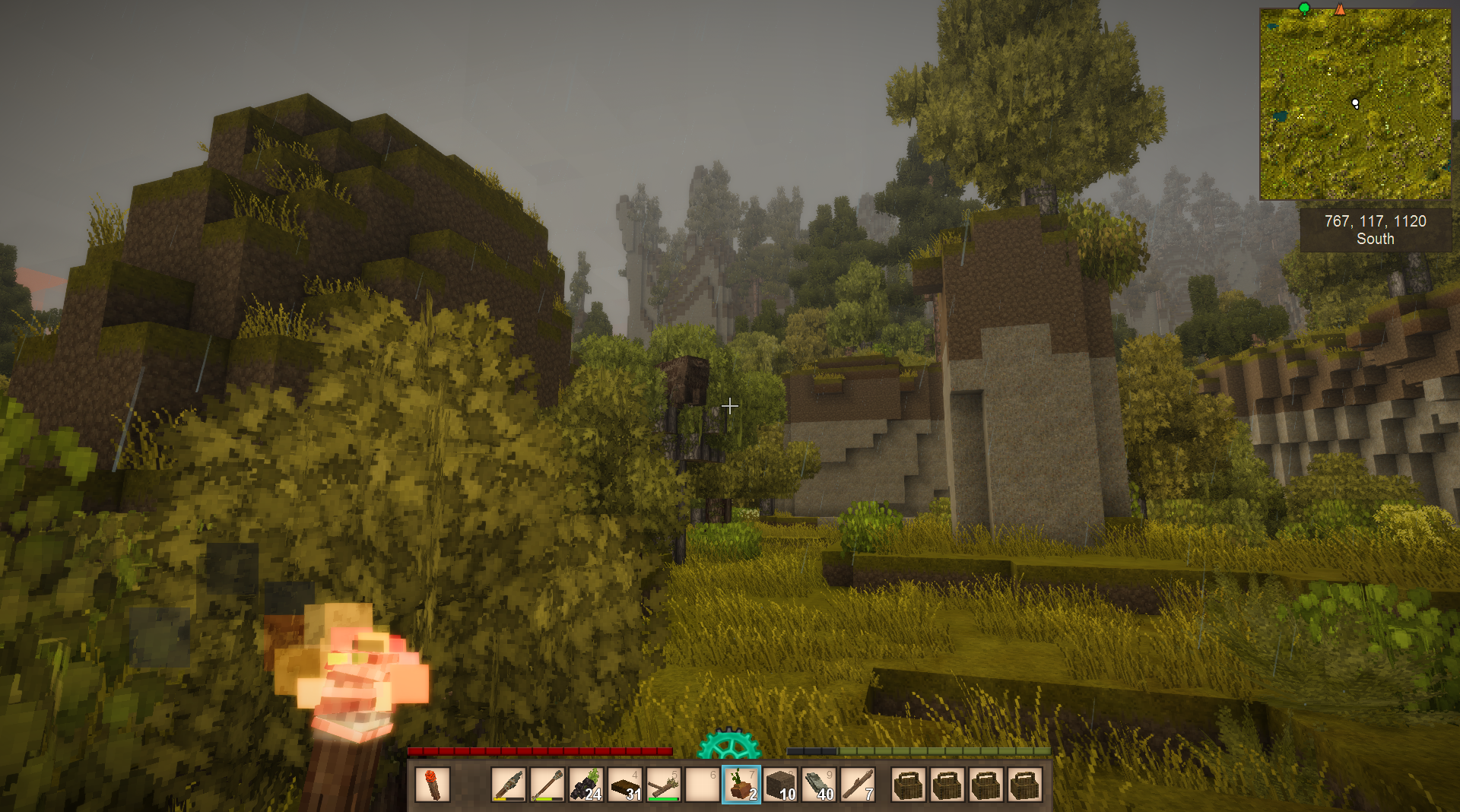The image size is (1460, 812).
Task: Click the green tree waypoint marker
Action: click(1304, 8)
